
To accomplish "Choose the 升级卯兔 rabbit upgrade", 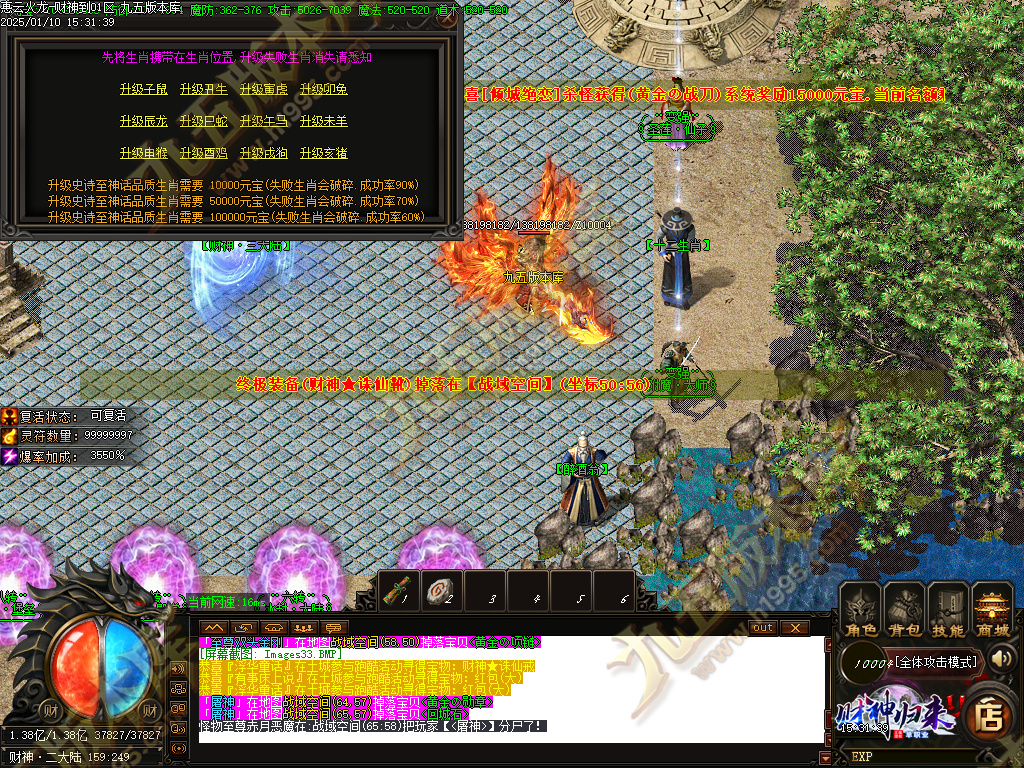I will click(324, 90).
